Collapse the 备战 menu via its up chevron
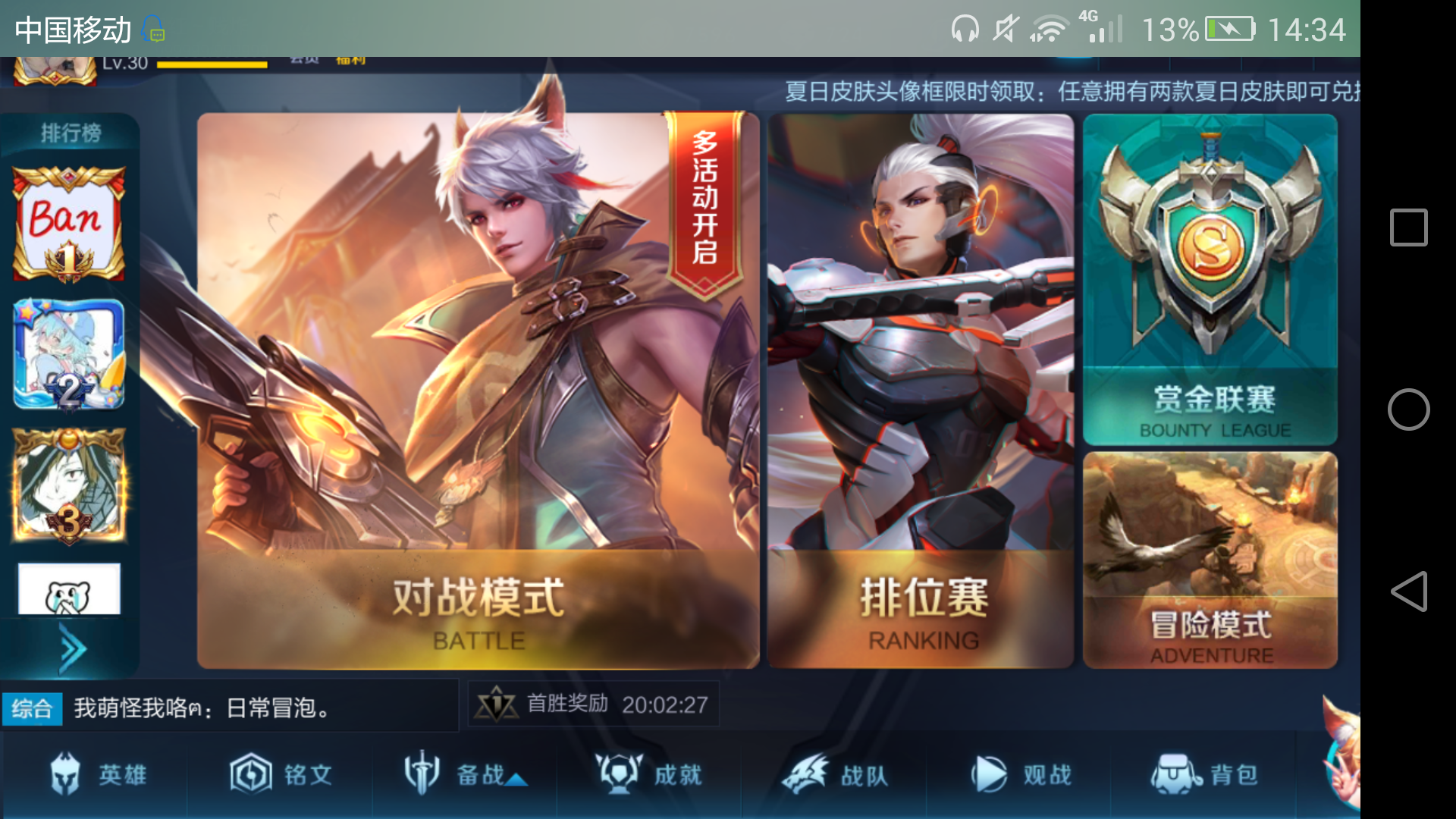Image resolution: width=1456 pixels, height=819 pixels. (516, 779)
